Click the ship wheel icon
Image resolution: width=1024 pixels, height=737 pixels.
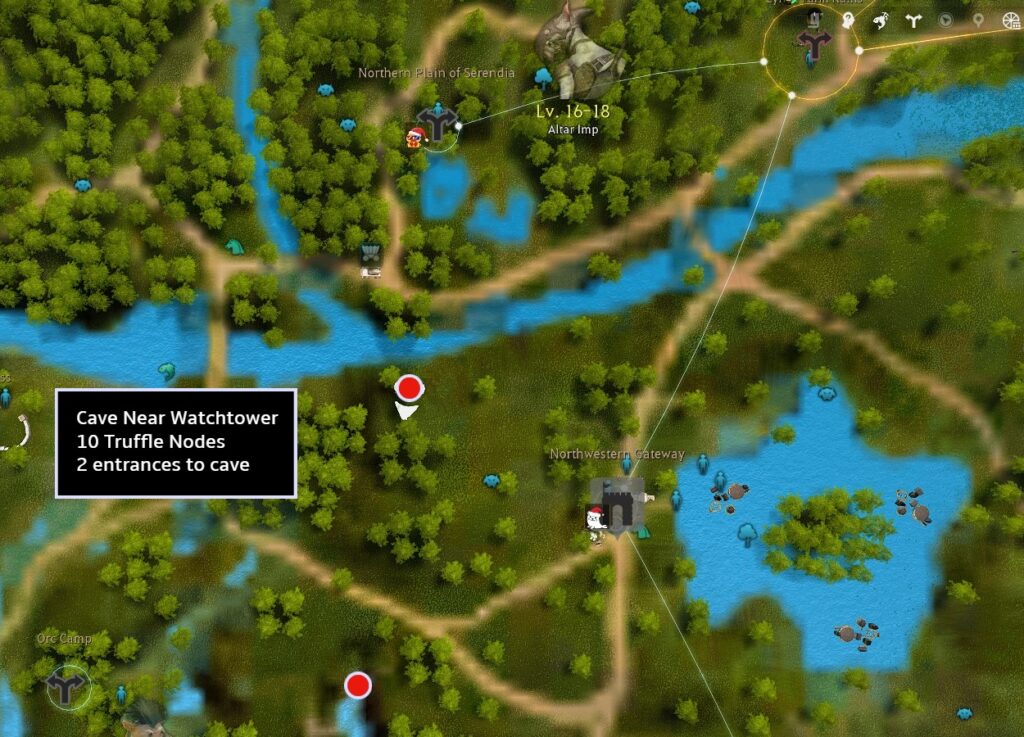[x=1009, y=20]
